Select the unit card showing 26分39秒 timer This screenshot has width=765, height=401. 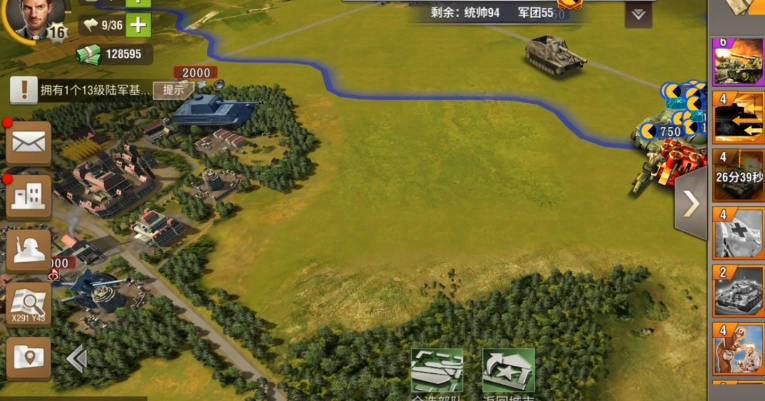(739, 176)
